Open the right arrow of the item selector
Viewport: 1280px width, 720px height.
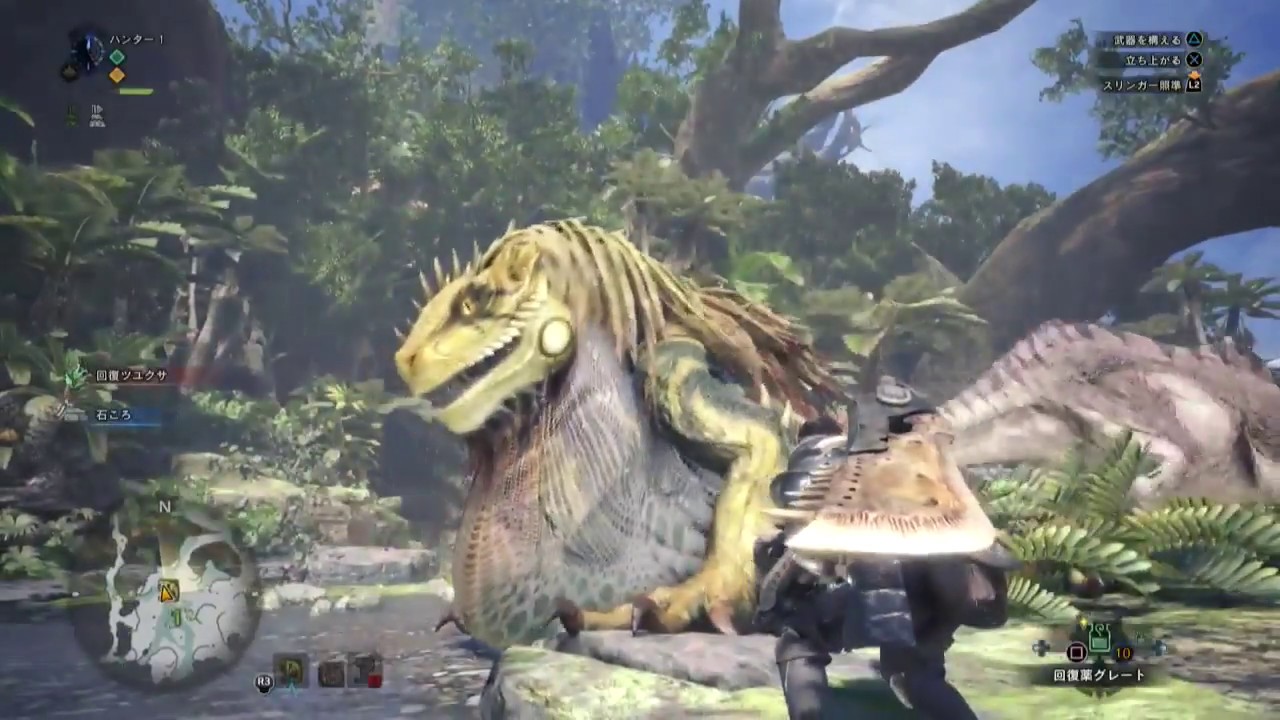[1161, 648]
